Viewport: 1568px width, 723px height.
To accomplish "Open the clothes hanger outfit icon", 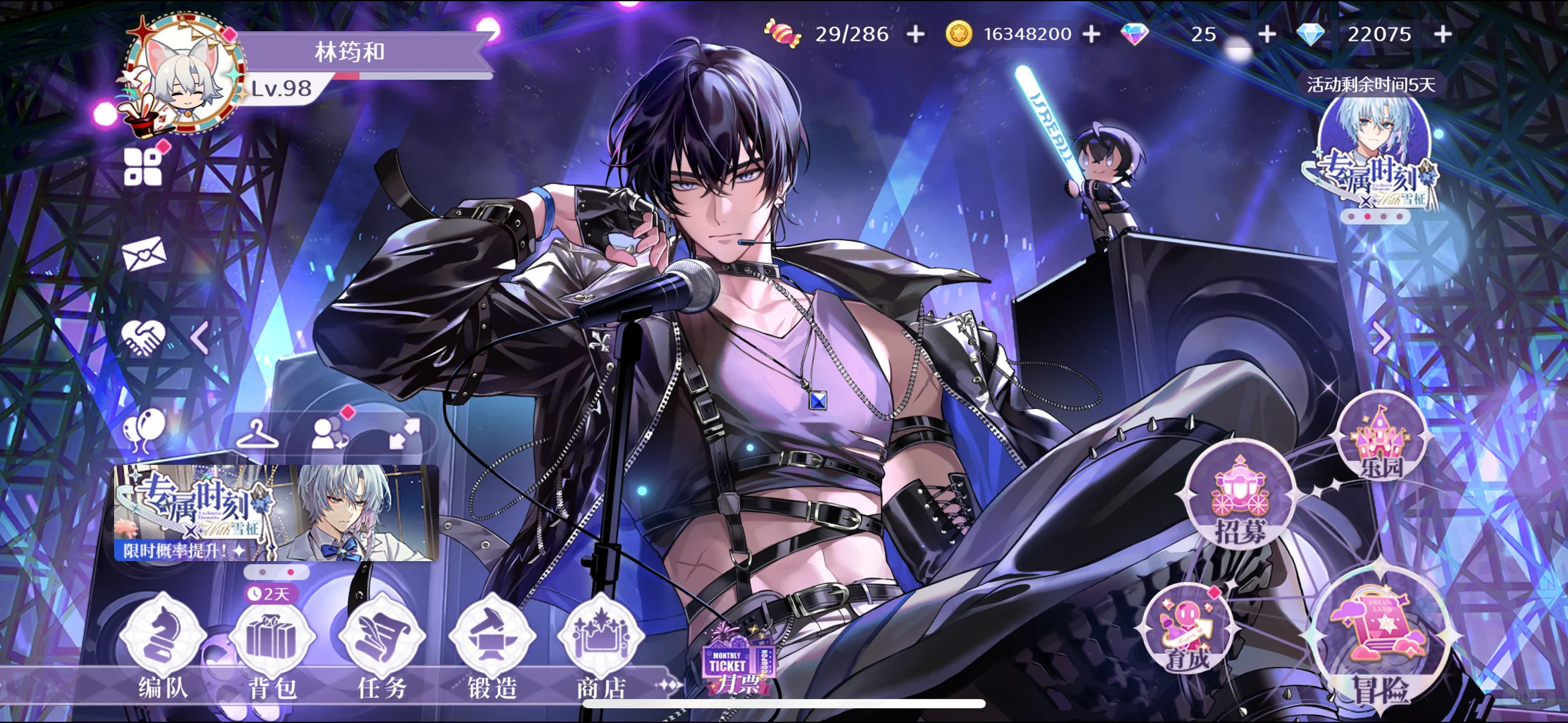I will coord(257,435).
